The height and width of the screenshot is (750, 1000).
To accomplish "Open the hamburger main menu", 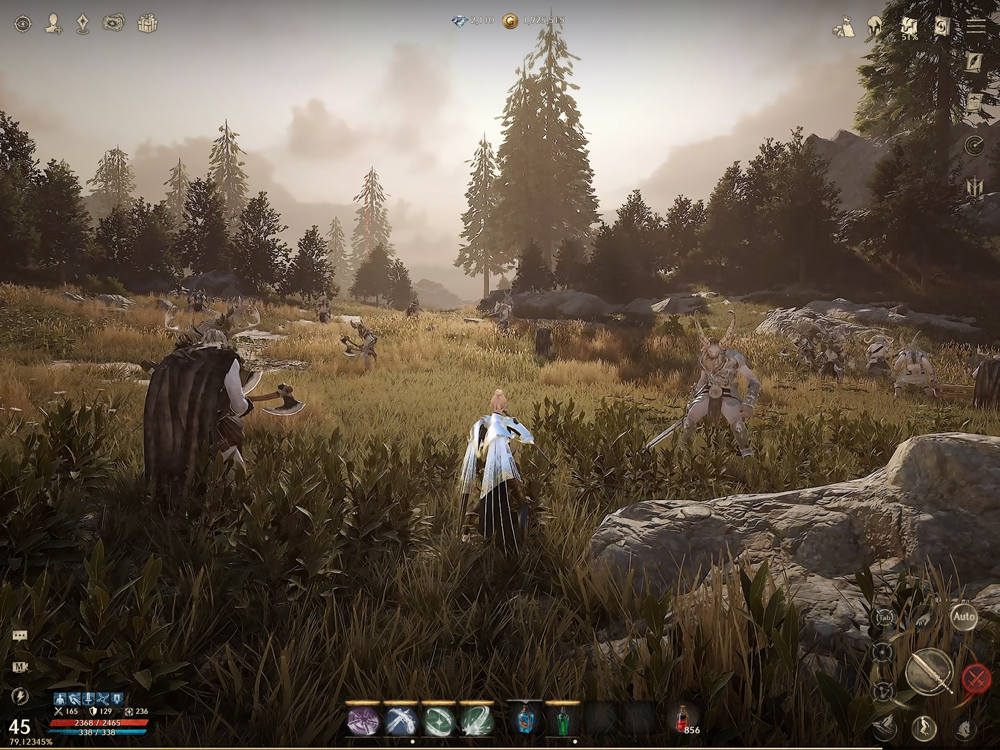I will click(975, 27).
